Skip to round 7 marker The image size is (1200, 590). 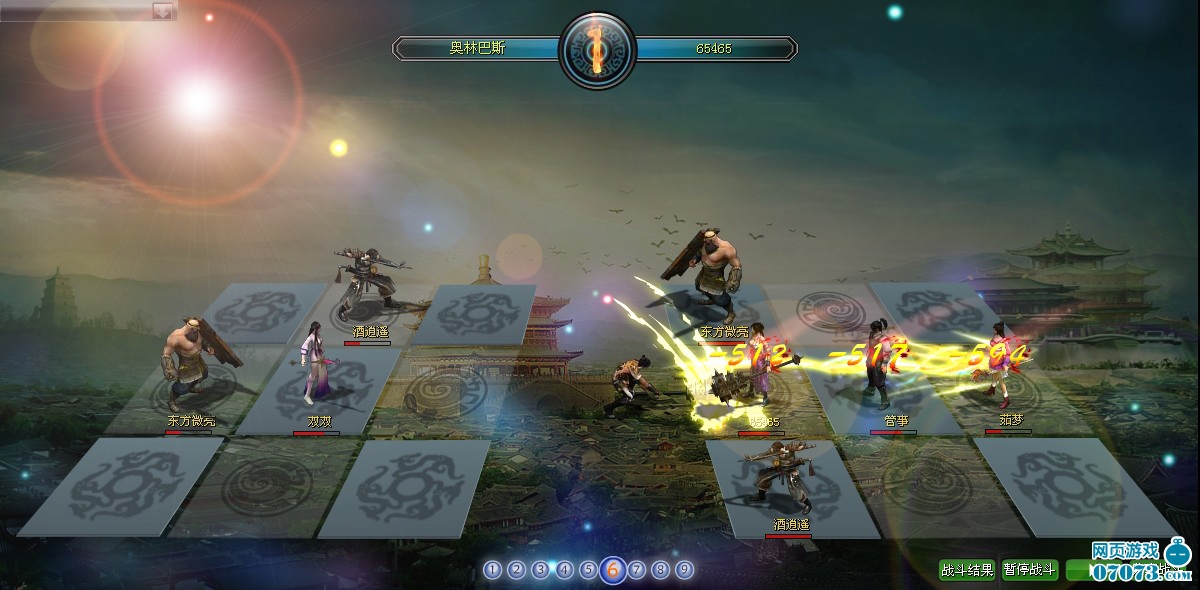coord(636,570)
